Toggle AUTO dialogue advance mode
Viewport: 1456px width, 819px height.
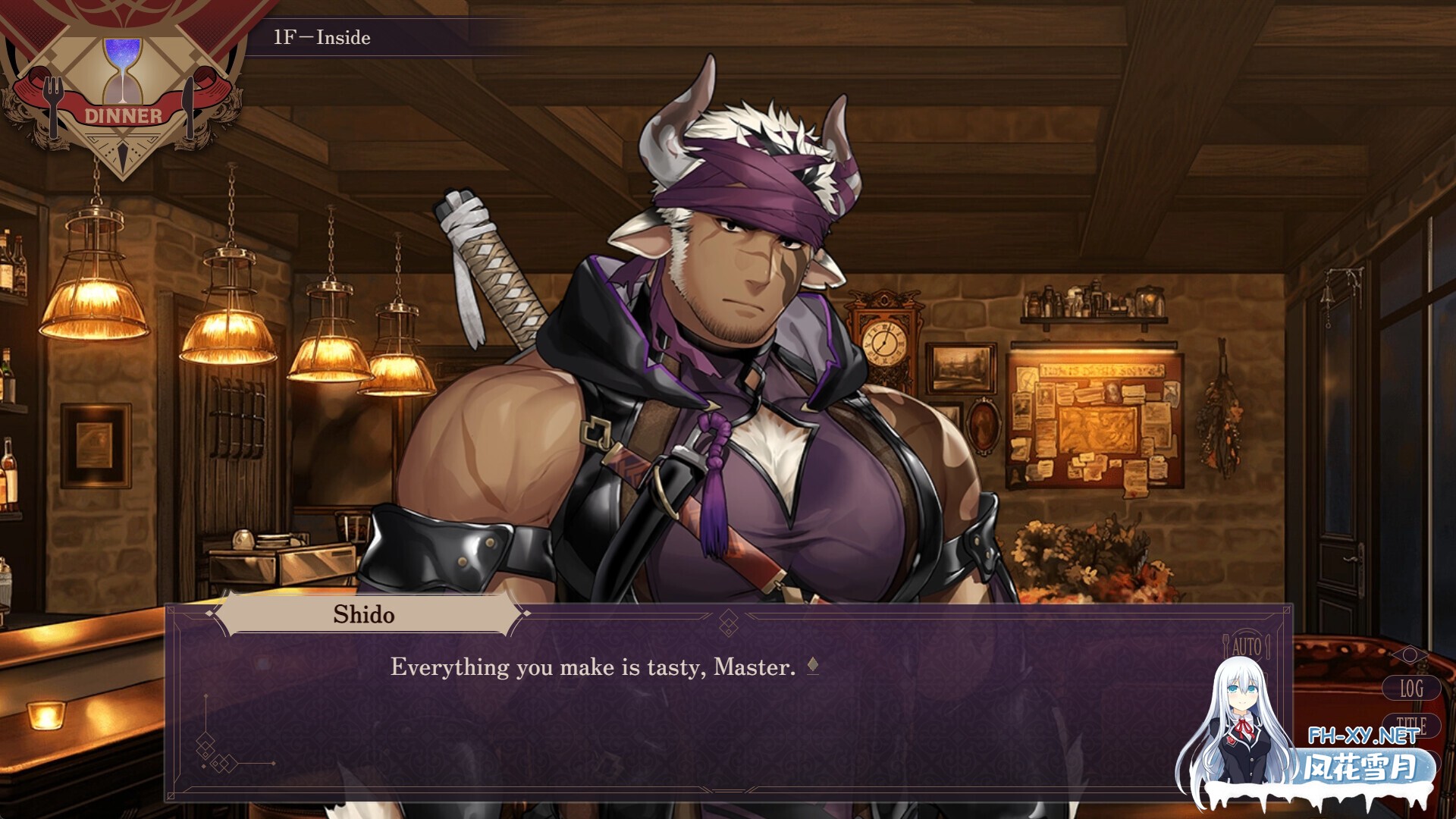tap(1246, 647)
